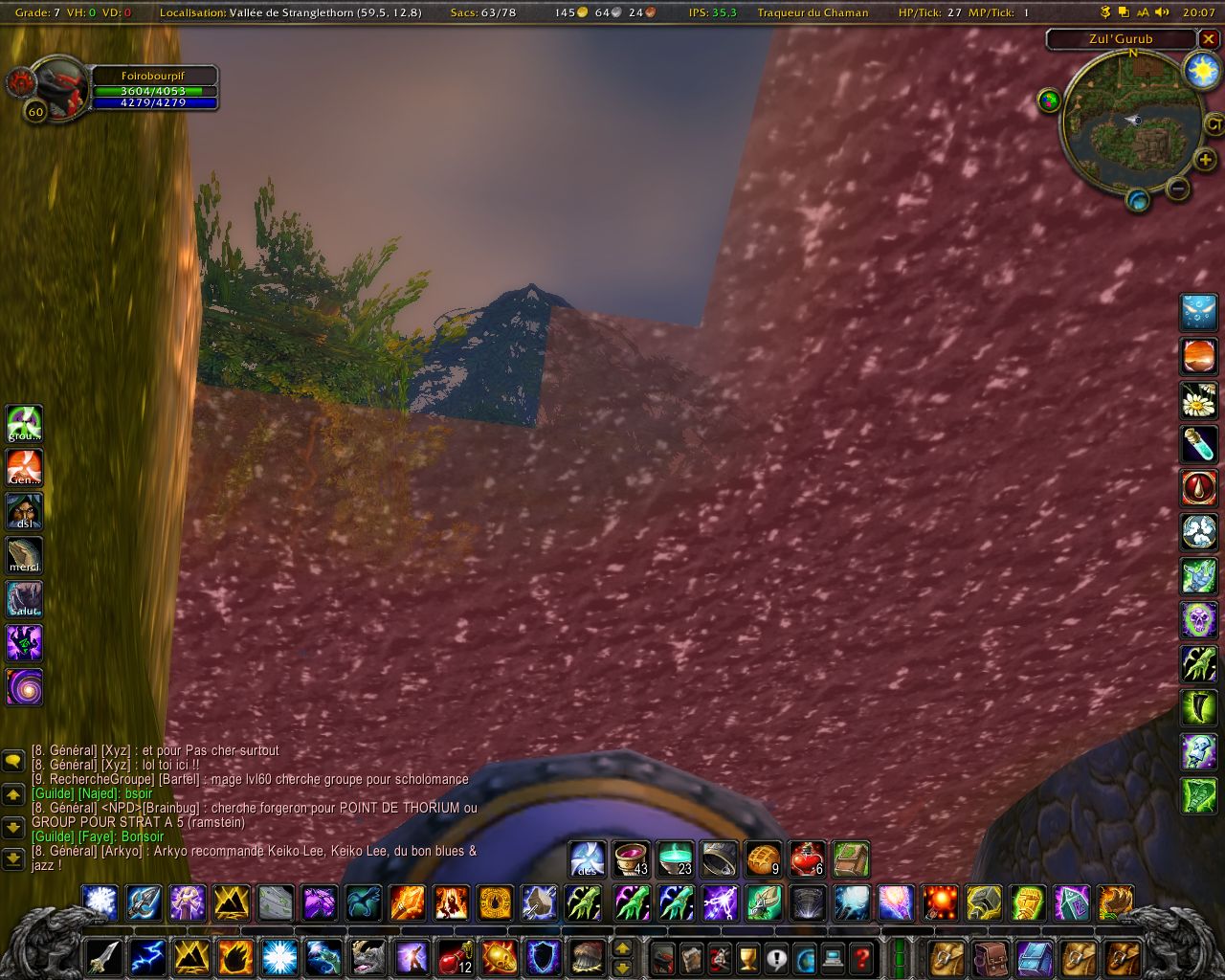
Task: Eat the bread food stack of 9
Action: (763, 858)
